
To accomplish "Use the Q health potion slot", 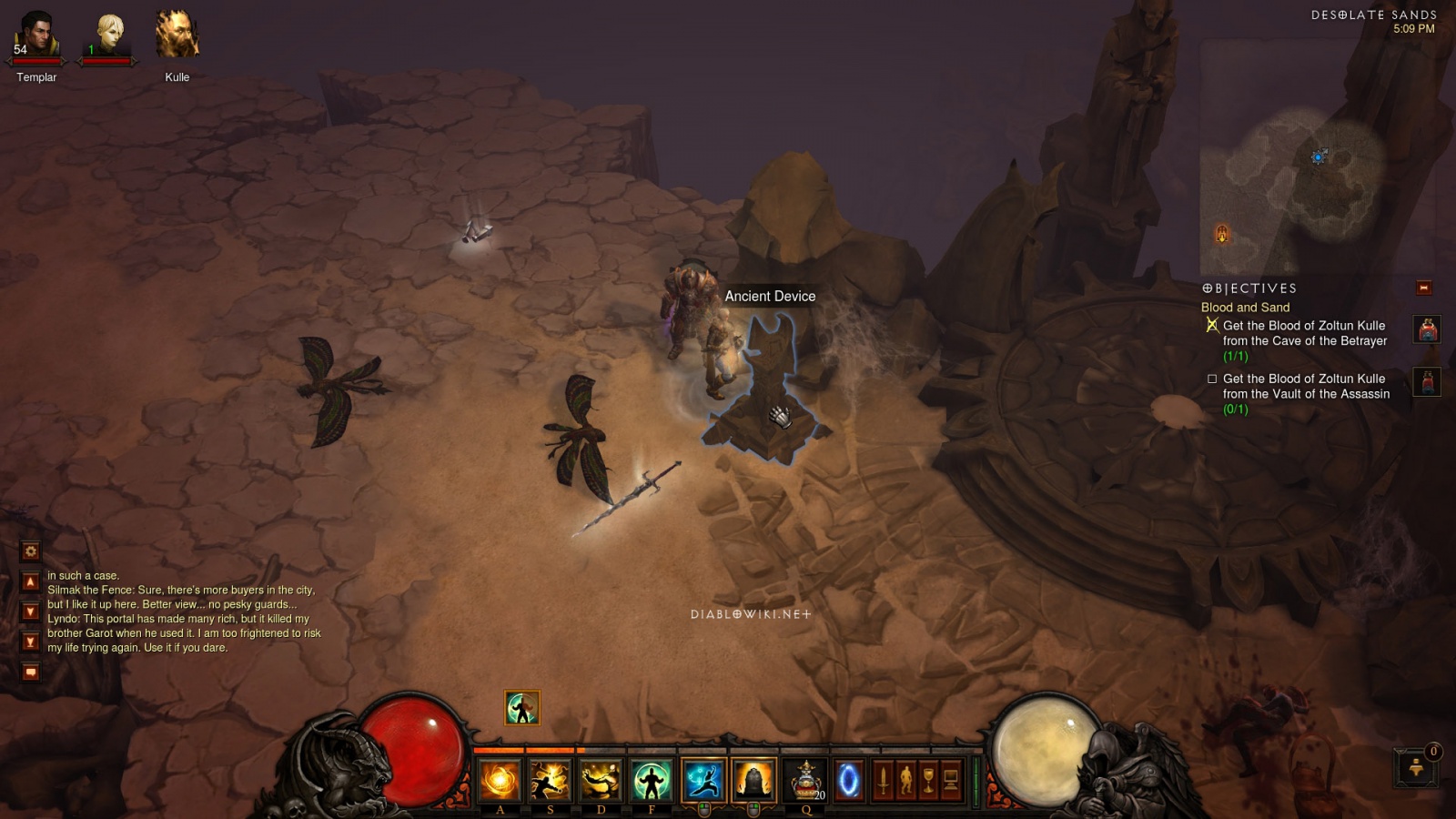I will (804, 781).
